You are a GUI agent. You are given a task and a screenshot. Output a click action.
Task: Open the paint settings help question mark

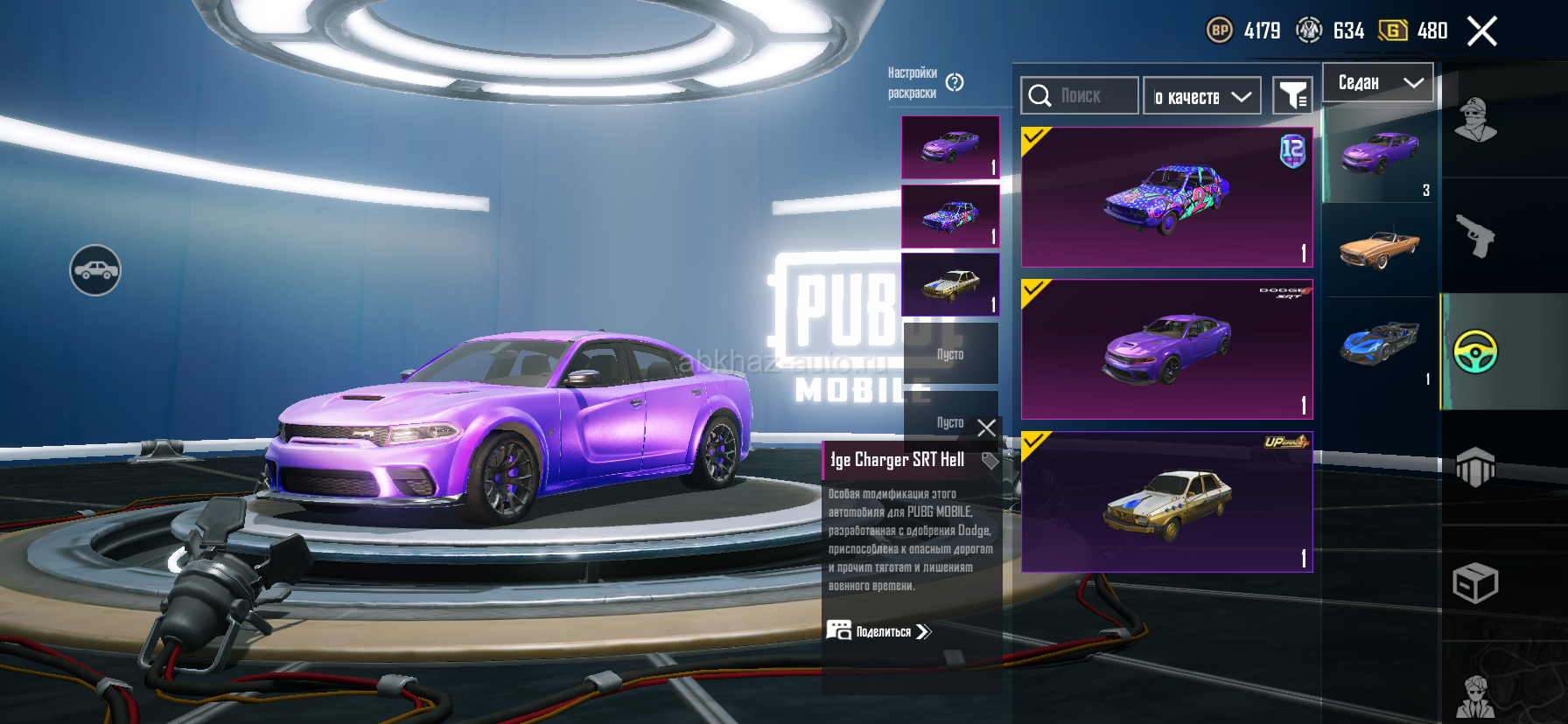pos(955,82)
